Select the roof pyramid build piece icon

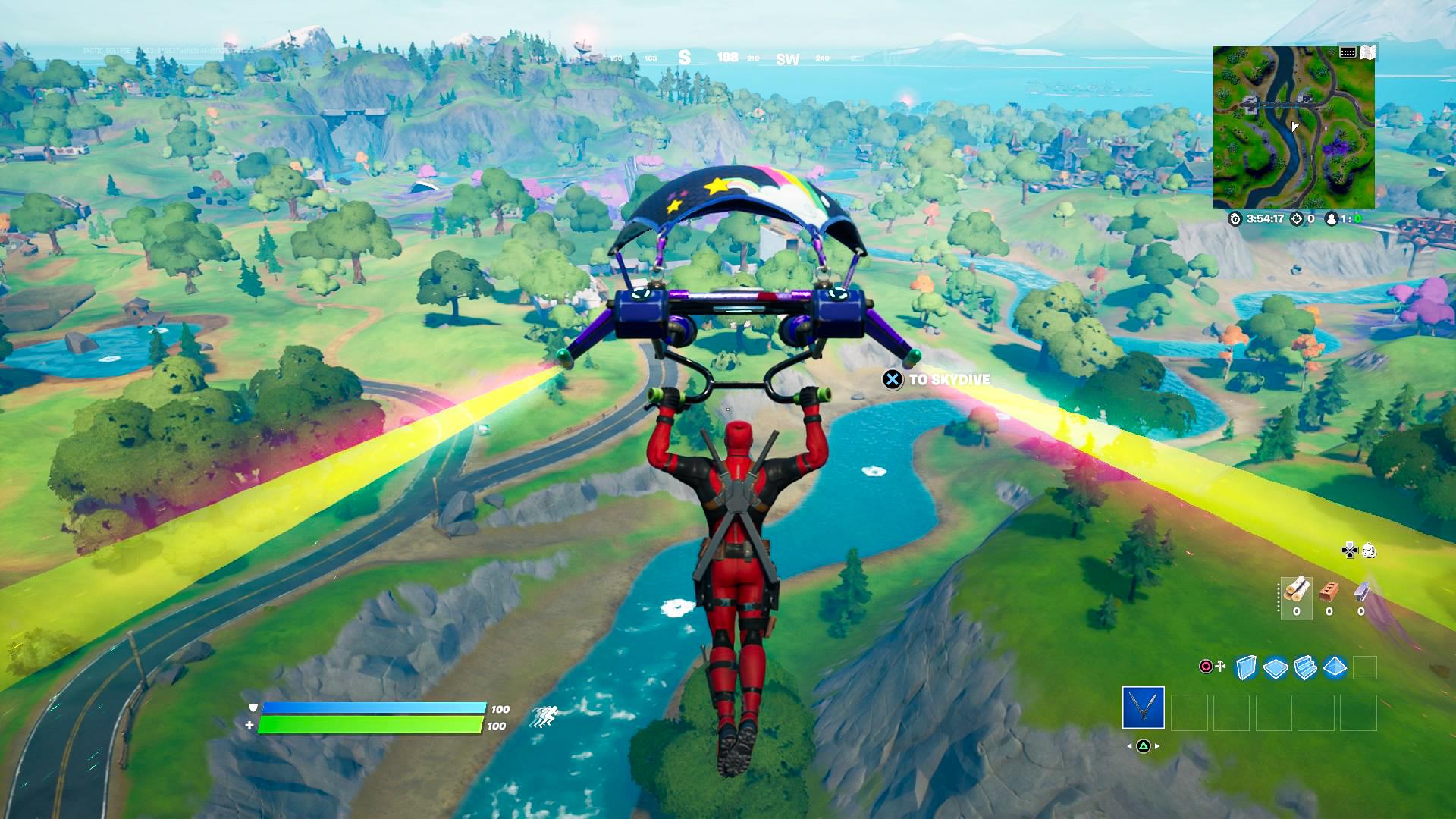pos(1335,668)
